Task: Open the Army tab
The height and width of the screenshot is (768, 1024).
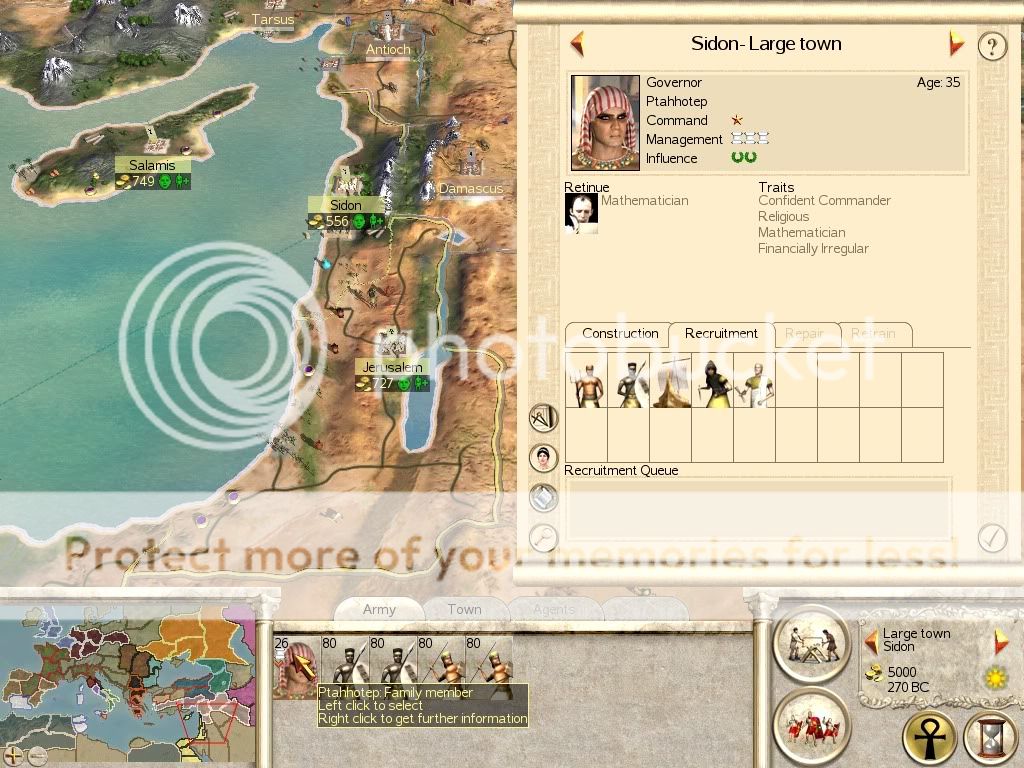Action: pos(379,609)
